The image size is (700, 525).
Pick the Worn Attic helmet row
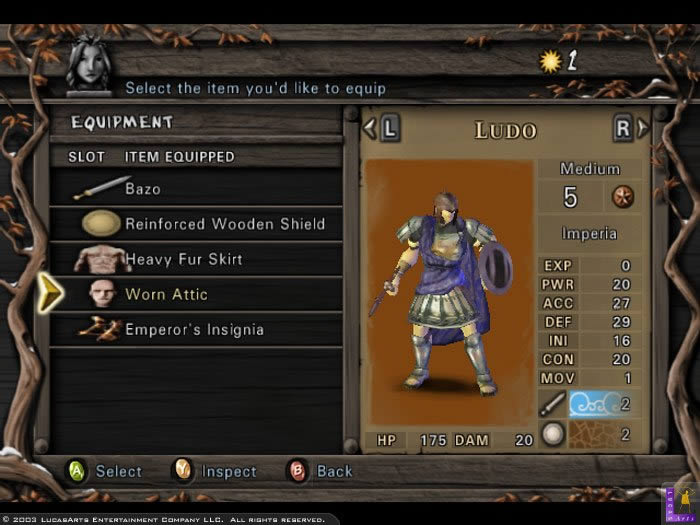pos(195,294)
